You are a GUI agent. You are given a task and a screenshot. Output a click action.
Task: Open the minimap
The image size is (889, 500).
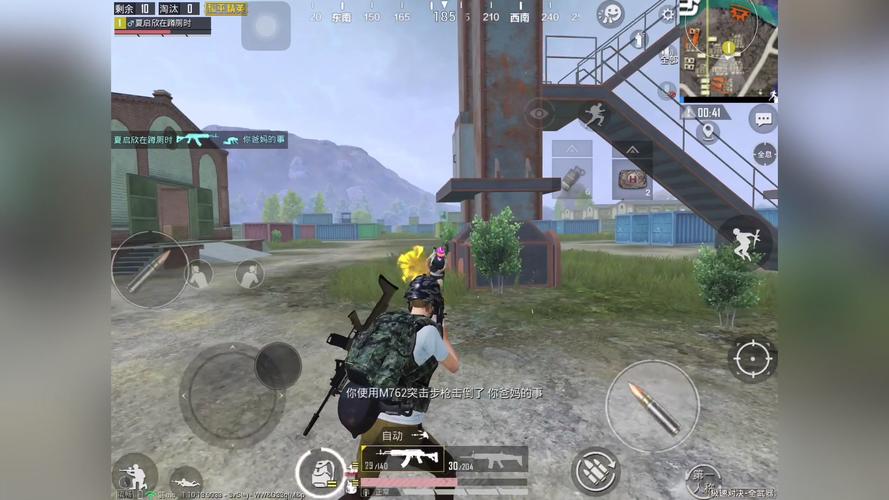(728, 49)
